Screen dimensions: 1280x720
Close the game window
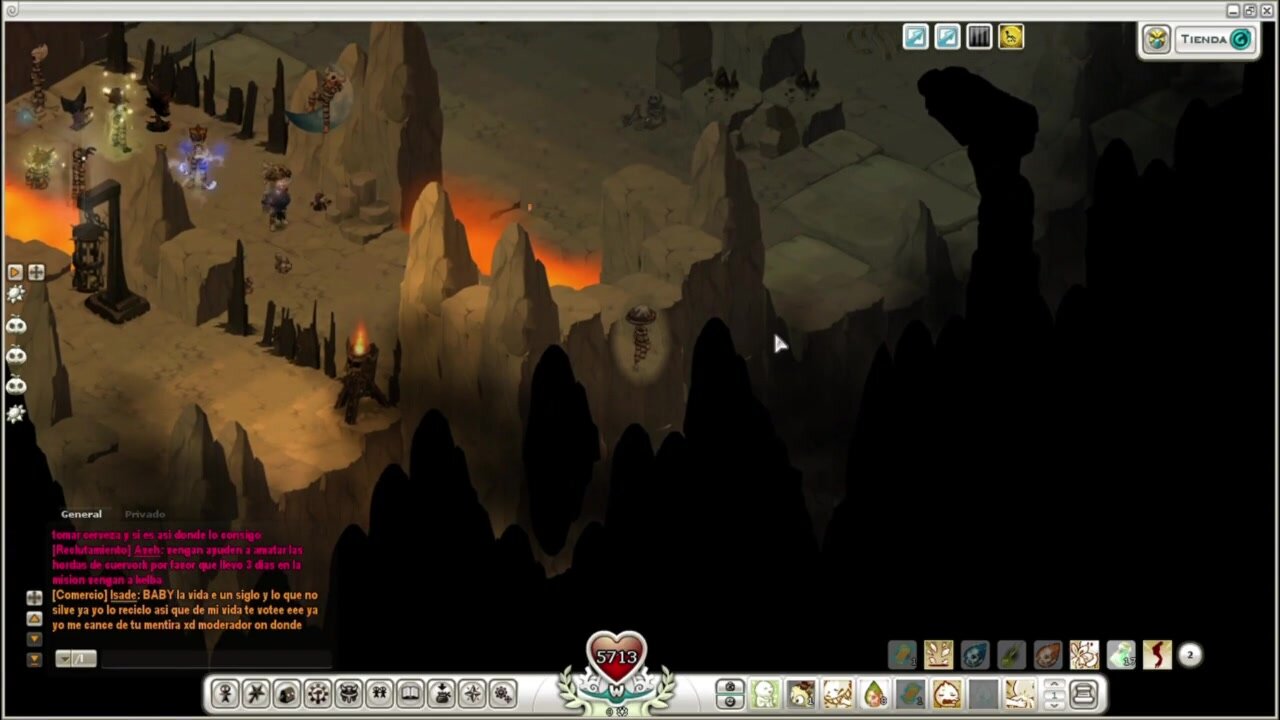(1267, 10)
